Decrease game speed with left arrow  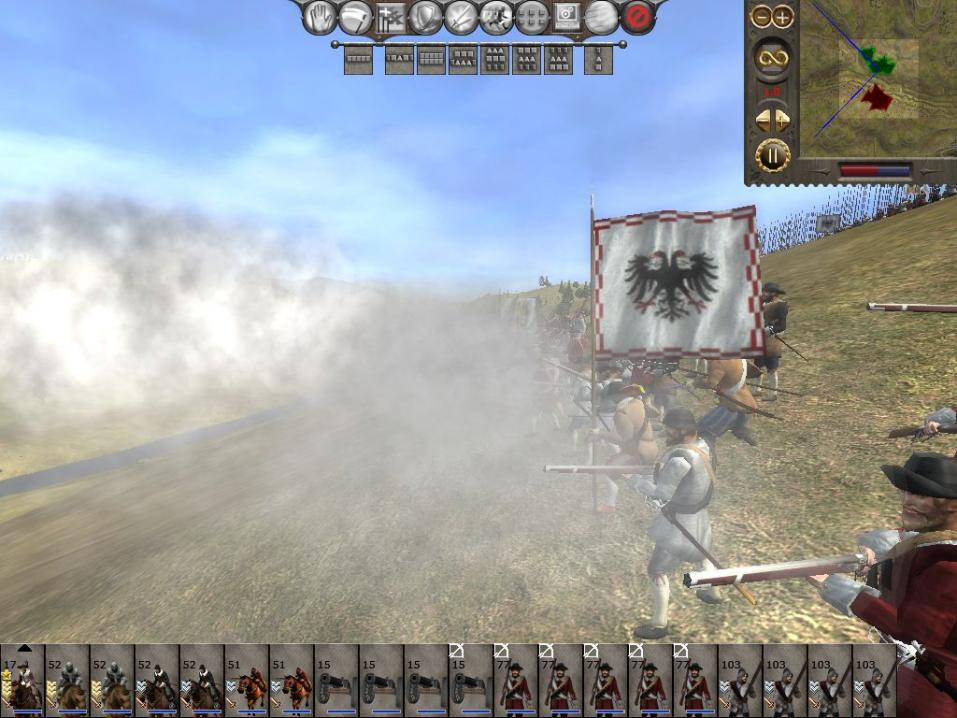762,120
